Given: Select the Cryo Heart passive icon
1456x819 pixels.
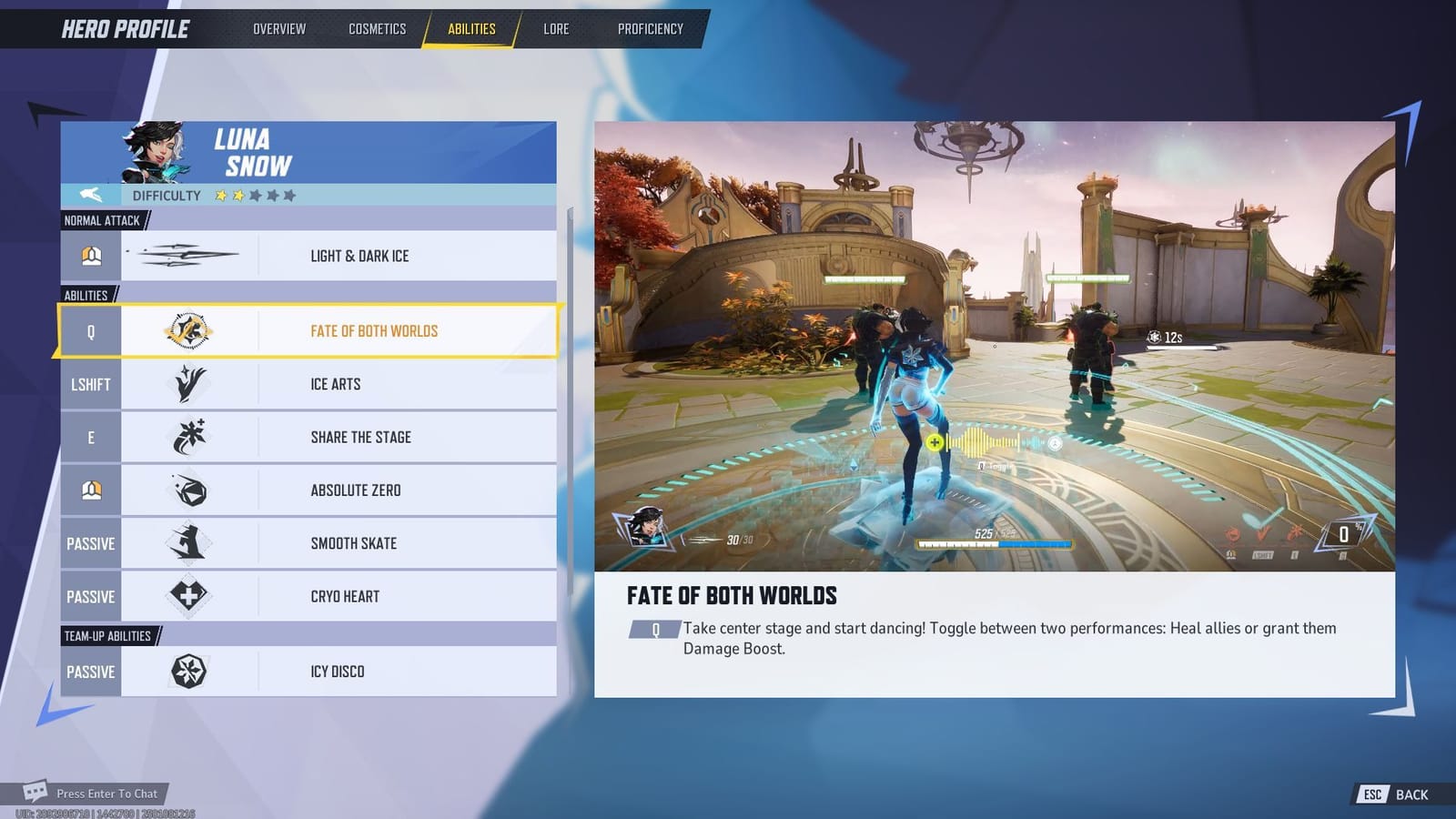Looking at the screenshot, I should pos(187,596).
